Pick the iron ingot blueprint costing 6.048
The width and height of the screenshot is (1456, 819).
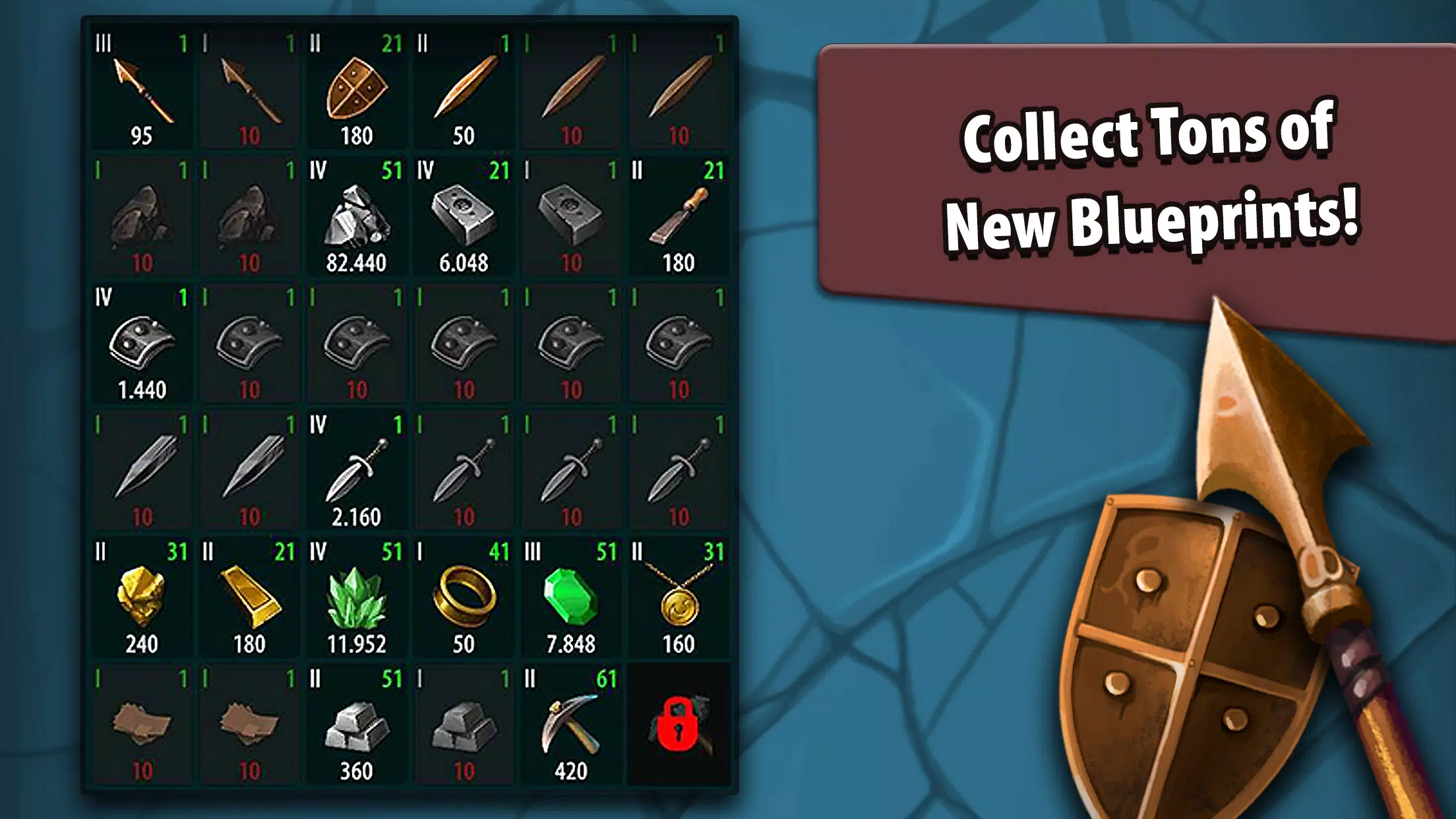(x=464, y=214)
